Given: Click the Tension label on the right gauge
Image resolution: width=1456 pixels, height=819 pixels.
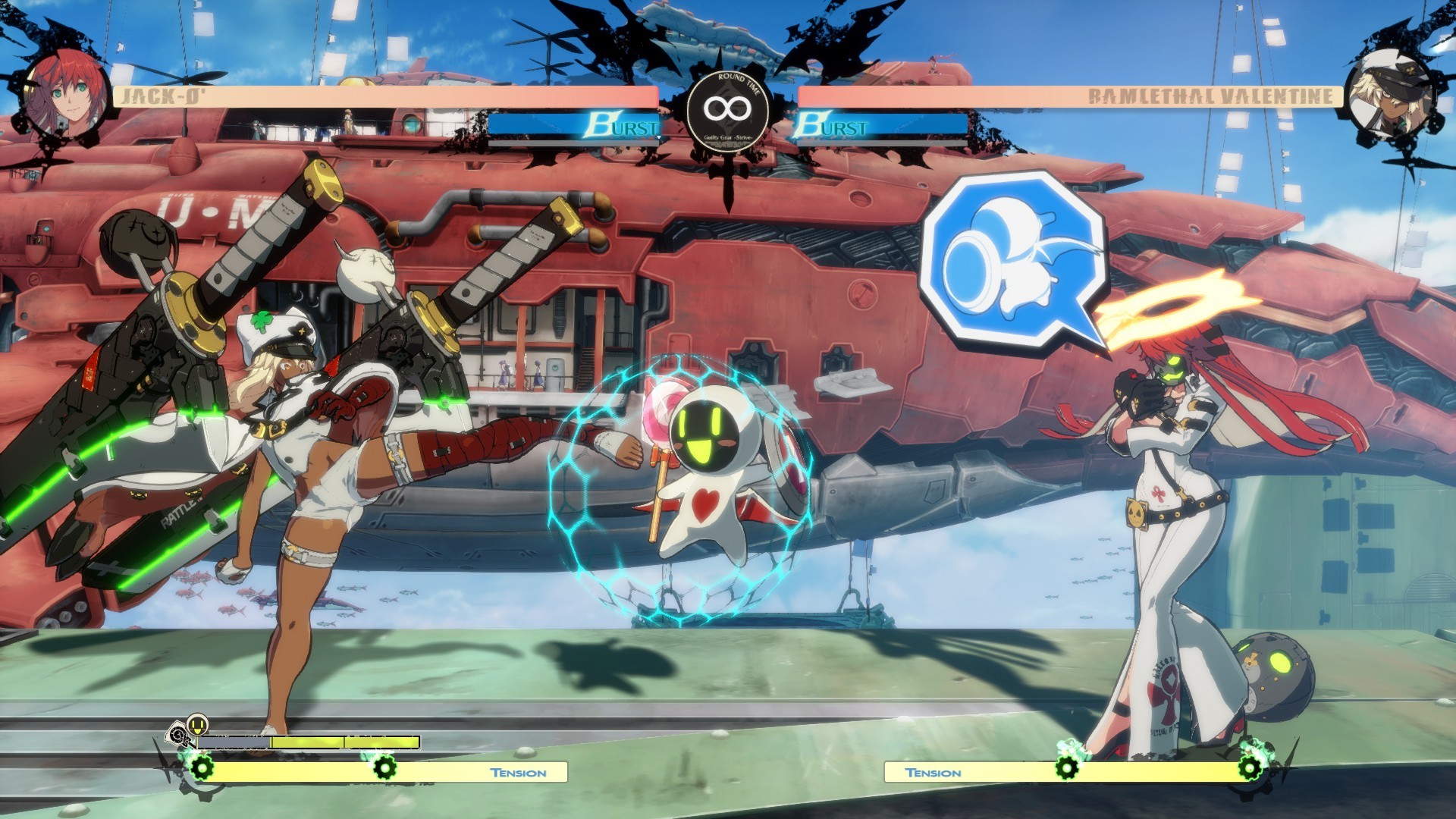Looking at the screenshot, I should pos(934,773).
